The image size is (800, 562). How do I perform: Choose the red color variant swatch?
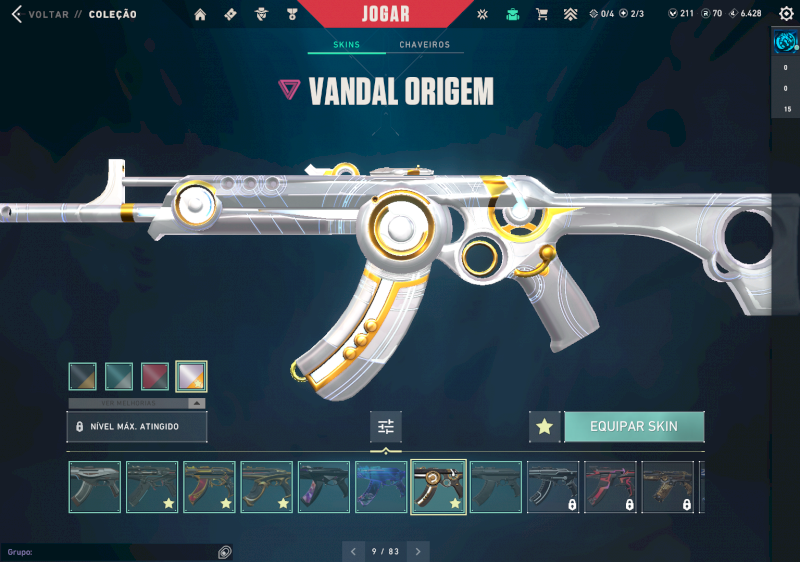pyautogui.click(x=155, y=376)
